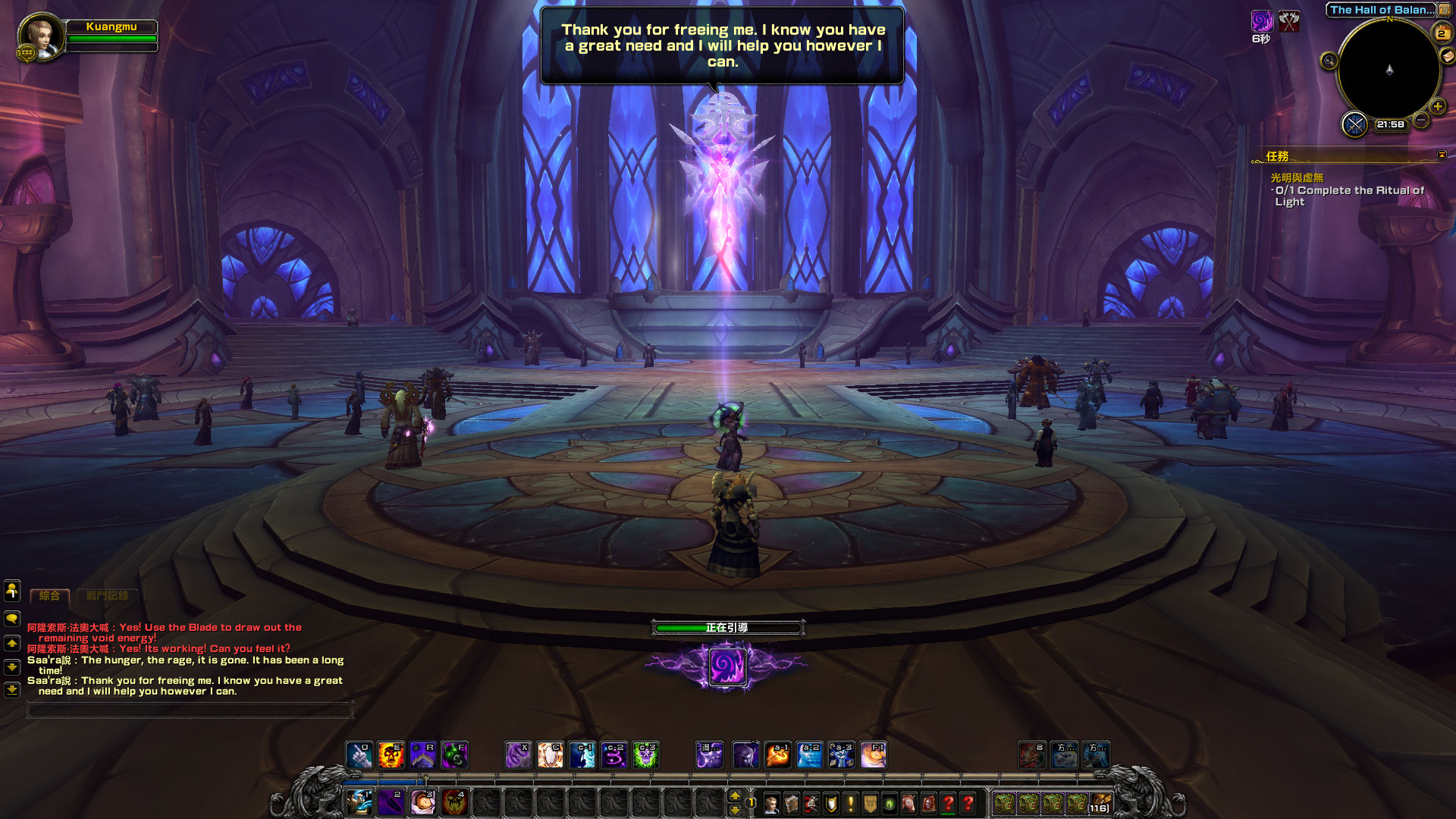
Task: Use the flaming skull ability on hotkey E
Action: tap(391, 755)
